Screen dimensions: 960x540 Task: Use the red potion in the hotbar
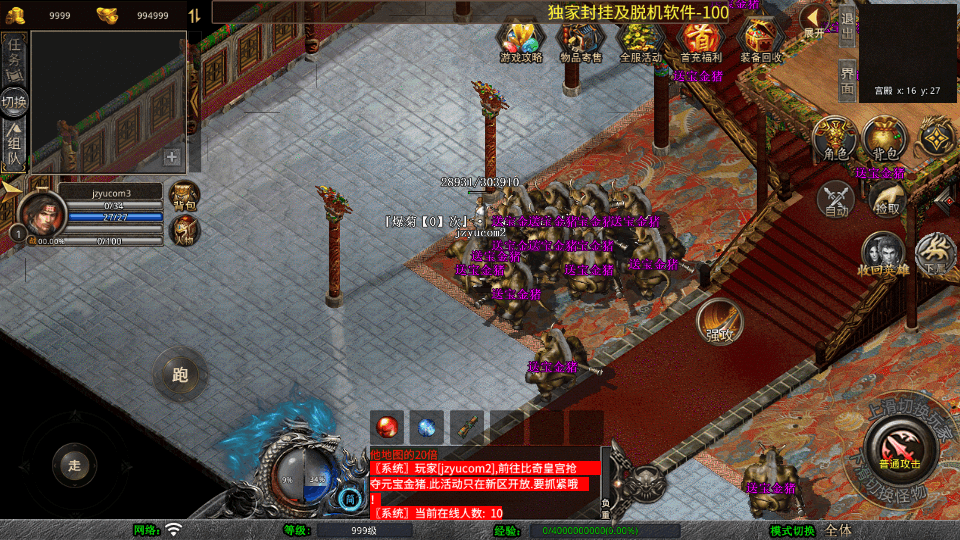click(x=386, y=426)
